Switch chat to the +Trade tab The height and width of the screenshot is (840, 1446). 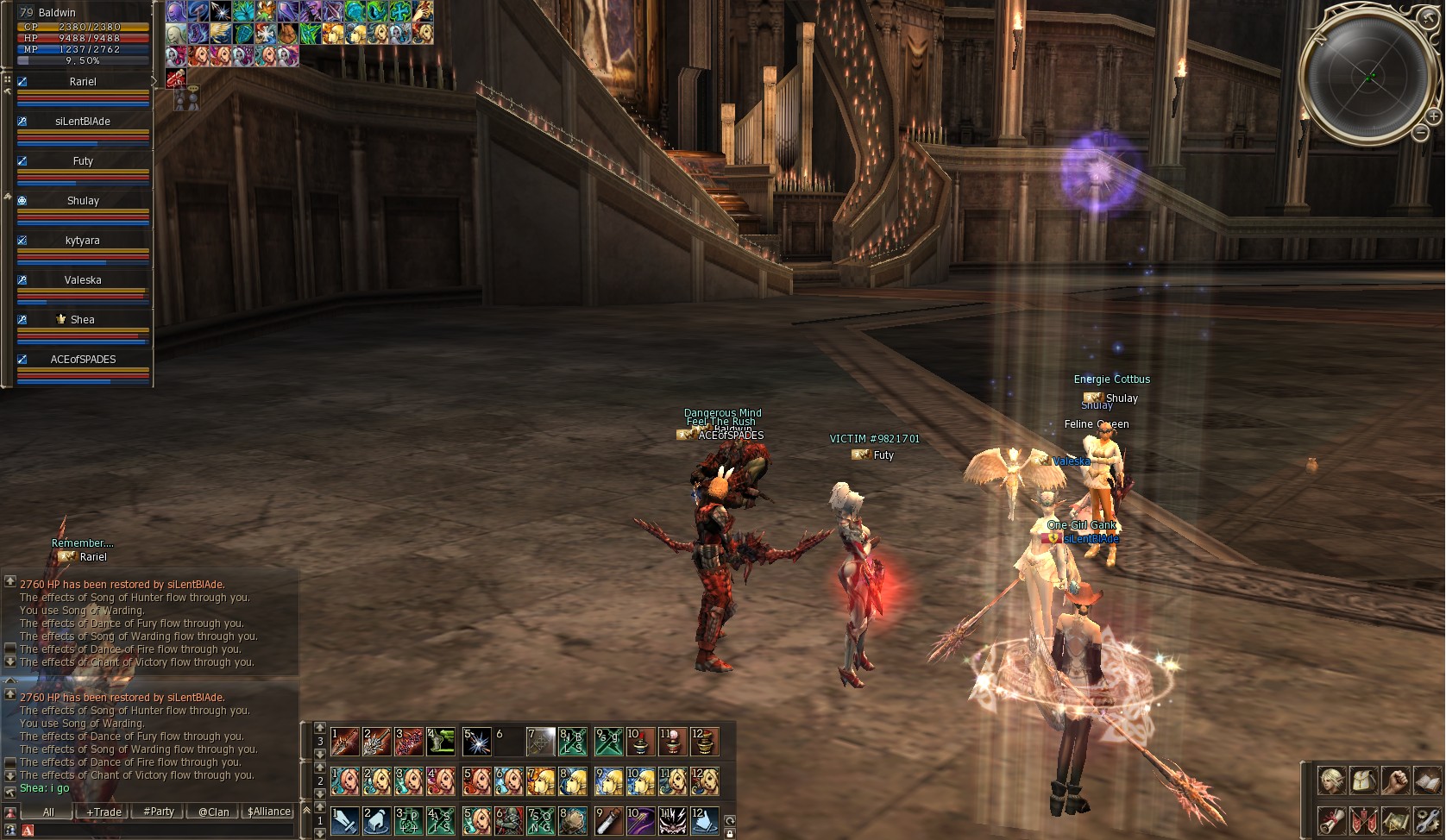[x=104, y=812]
